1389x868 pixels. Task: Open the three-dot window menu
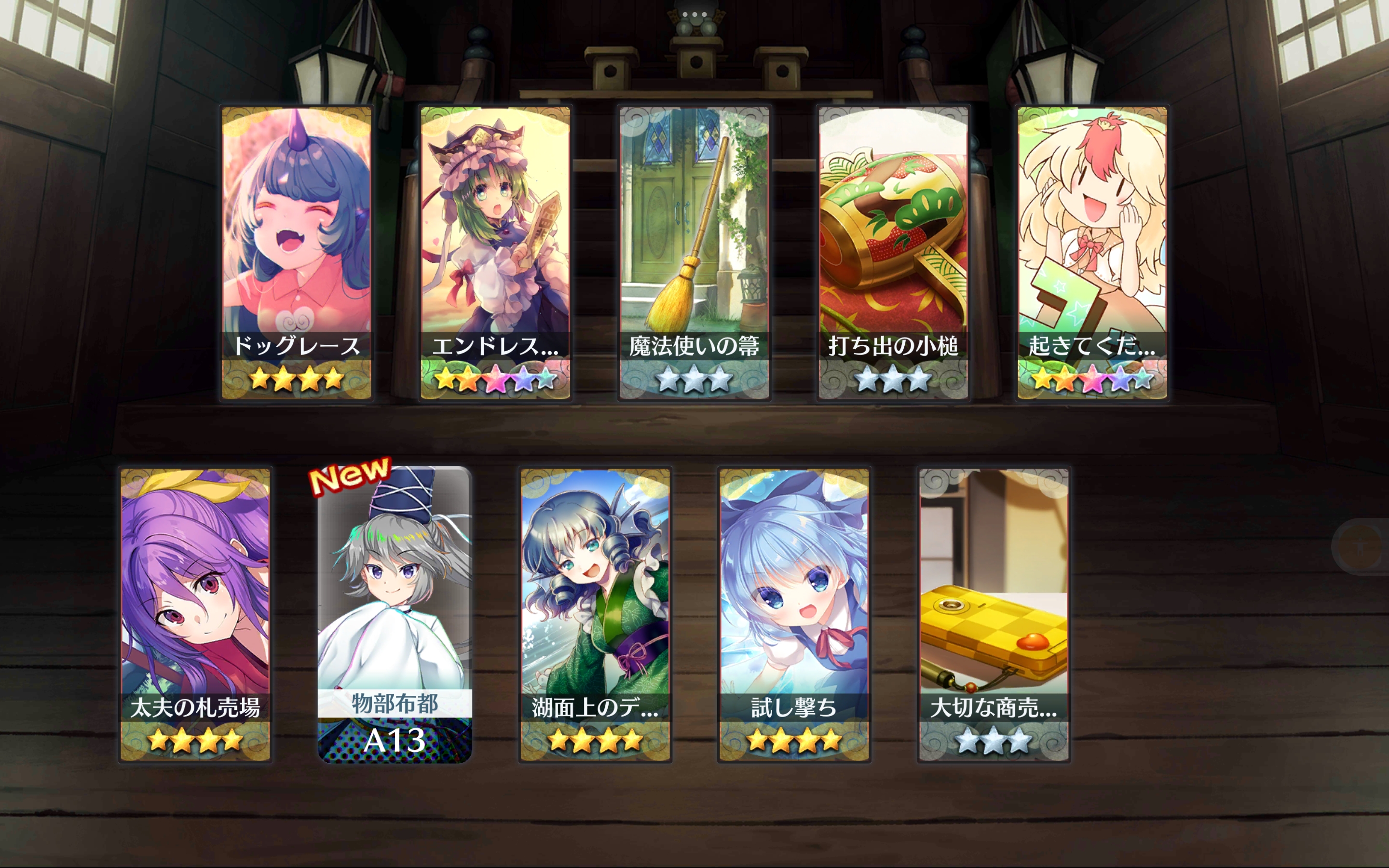coord(694,14)
